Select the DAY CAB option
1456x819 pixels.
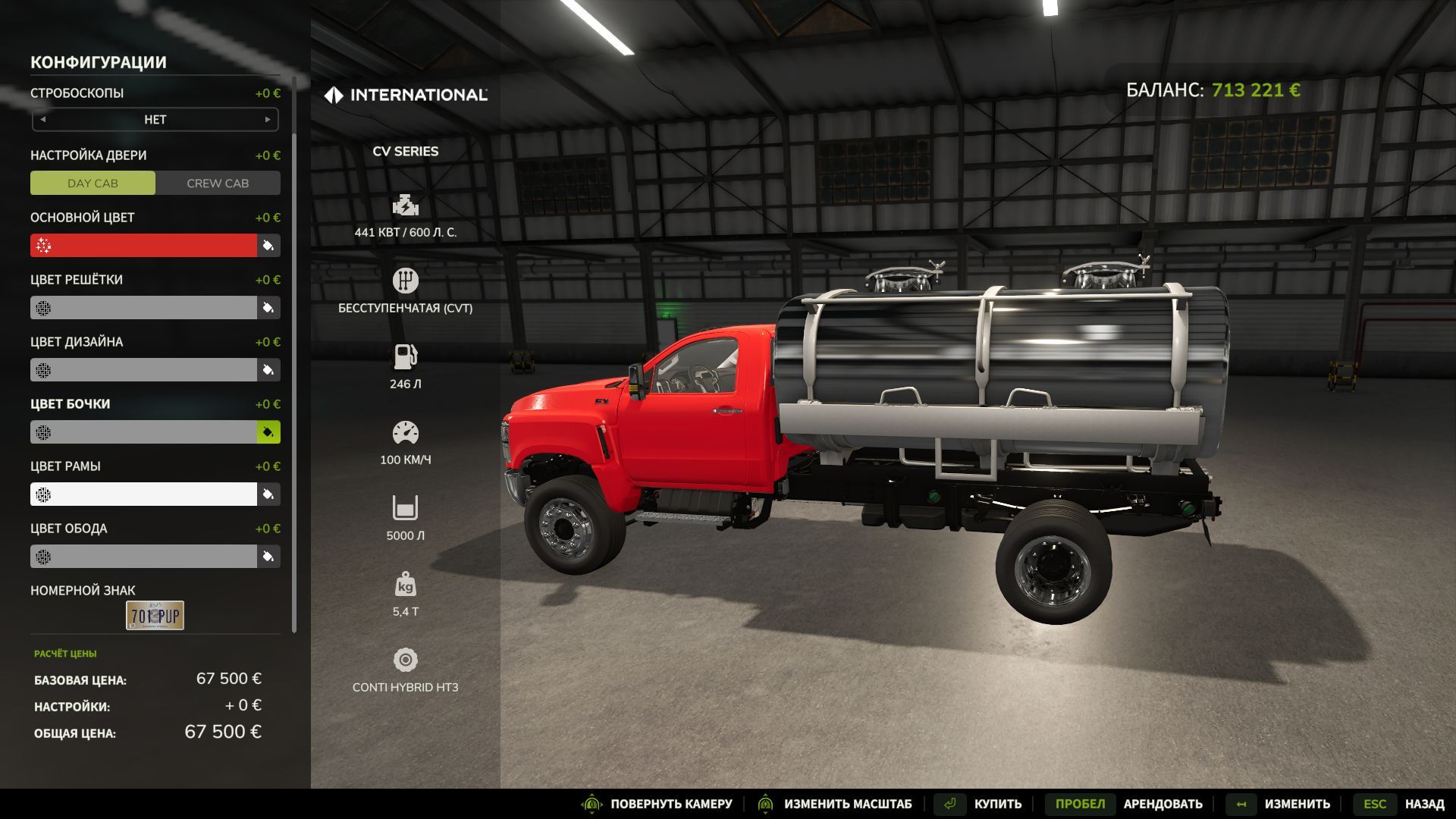click(93, 183)
